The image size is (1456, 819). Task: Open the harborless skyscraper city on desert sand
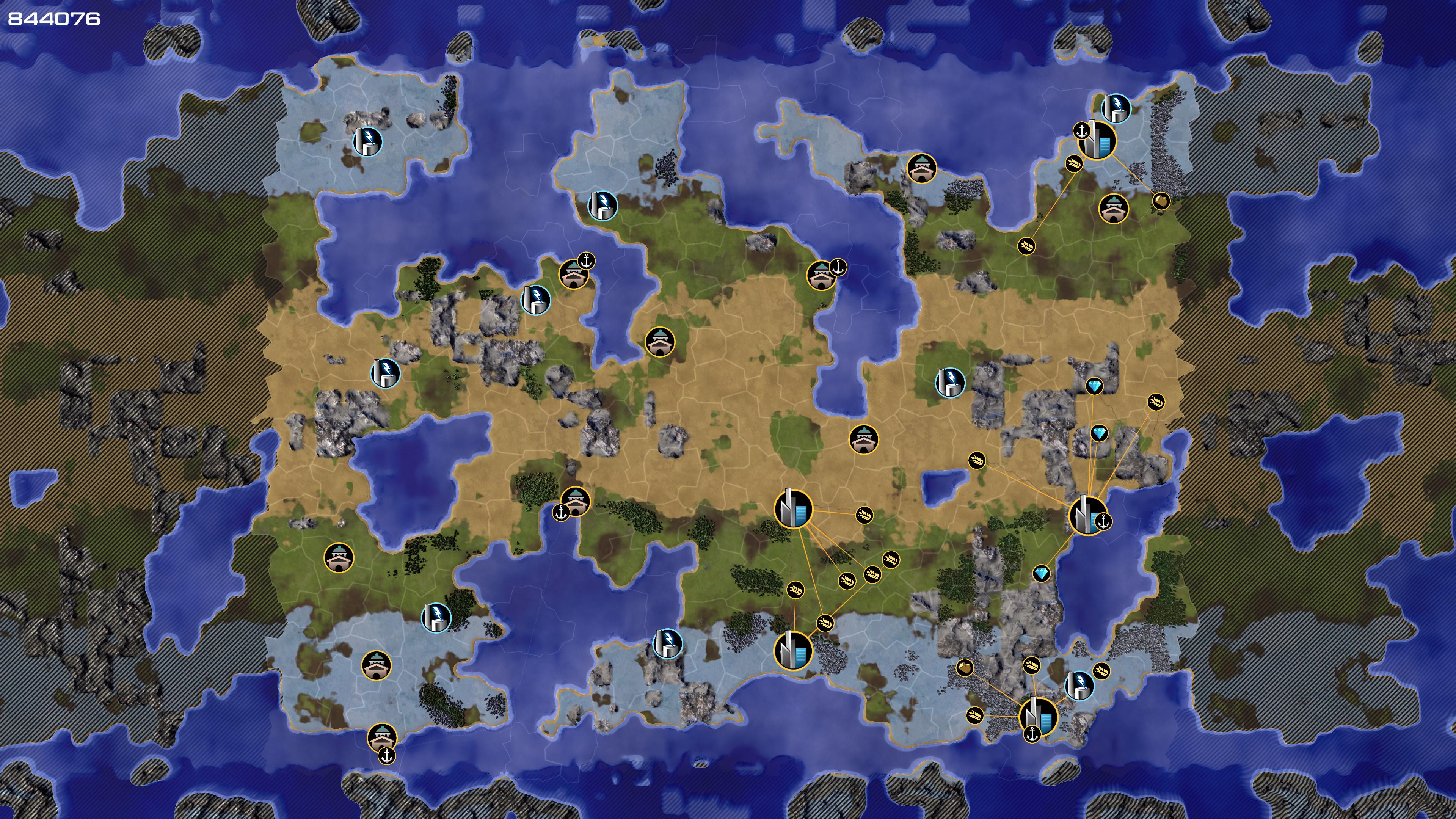tap(793, 508)
